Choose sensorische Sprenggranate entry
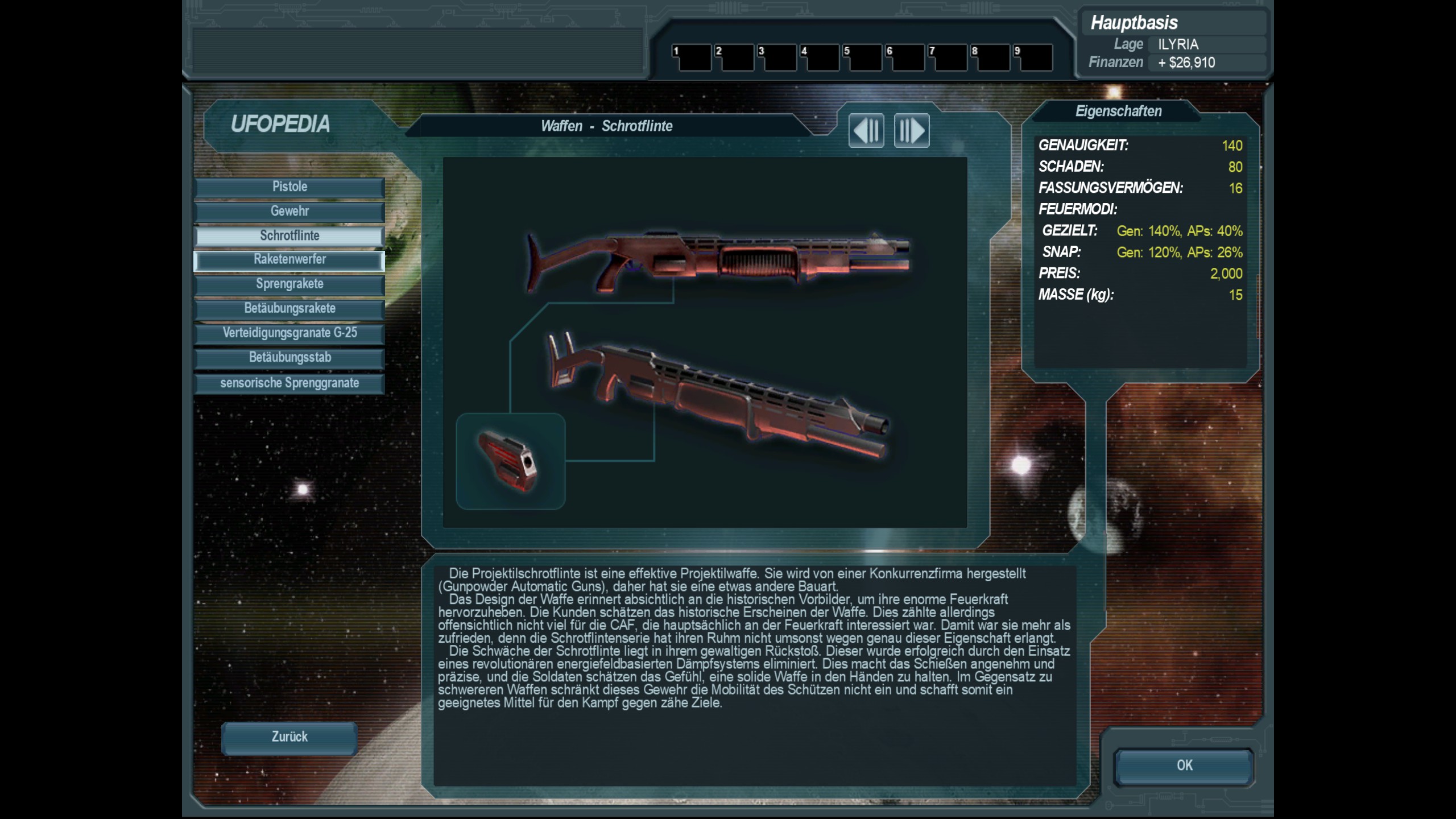1456x819 pixels. 289,383
